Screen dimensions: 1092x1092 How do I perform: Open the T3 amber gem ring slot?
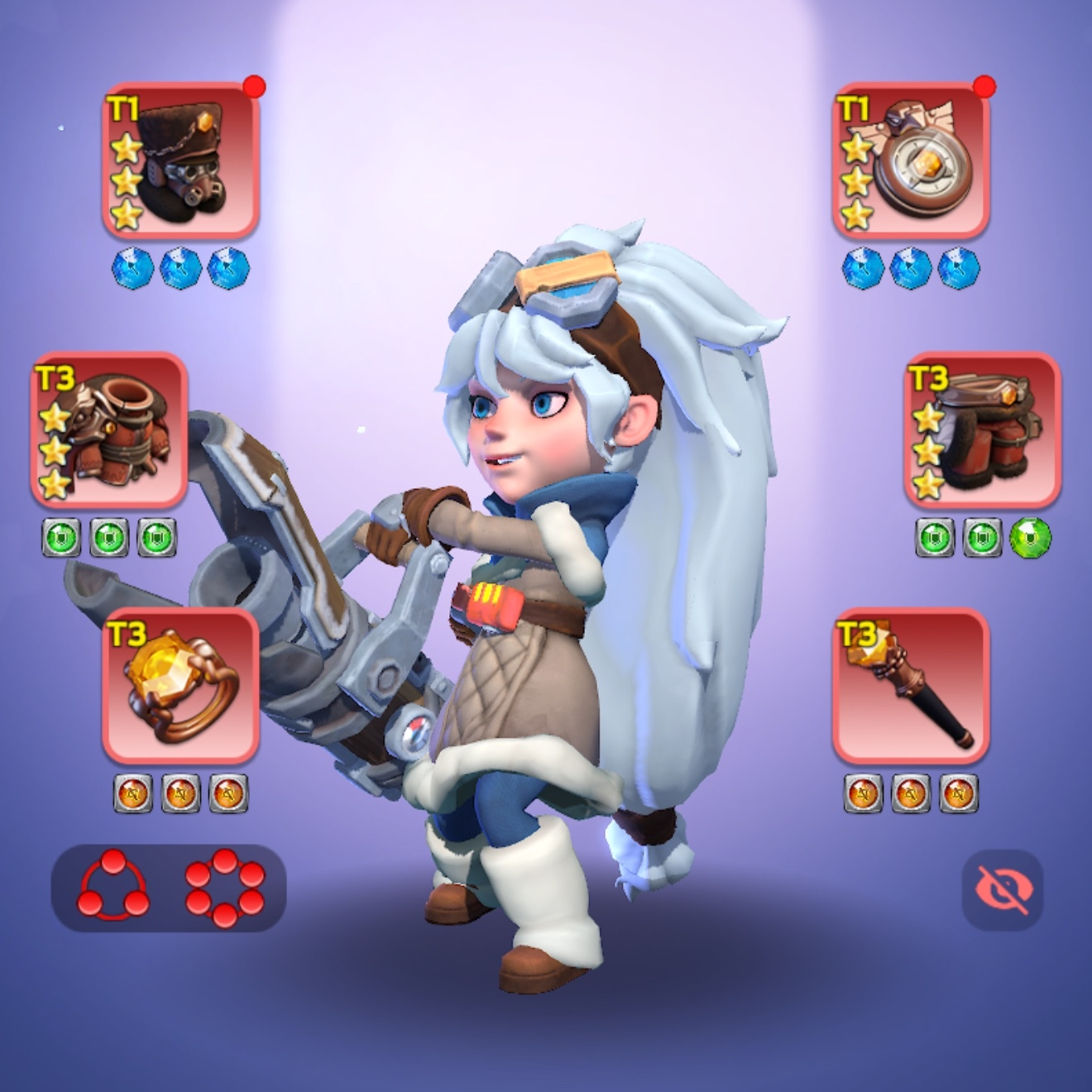[x=180, y=686]
